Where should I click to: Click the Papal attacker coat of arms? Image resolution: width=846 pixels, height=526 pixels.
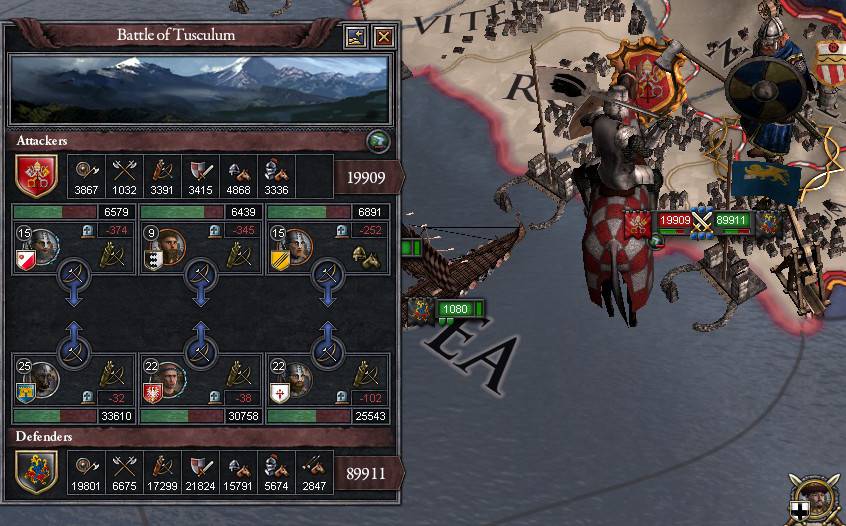36,176
